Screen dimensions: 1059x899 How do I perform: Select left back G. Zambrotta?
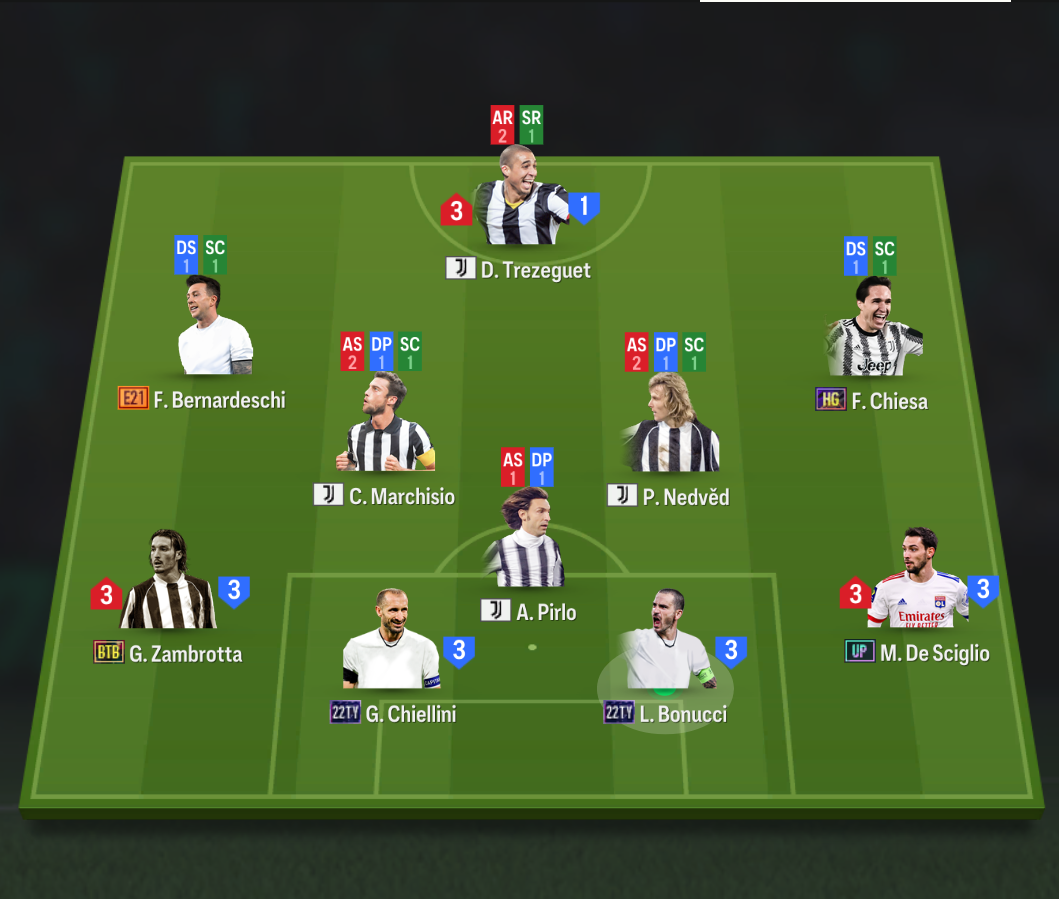pos(168,583)
